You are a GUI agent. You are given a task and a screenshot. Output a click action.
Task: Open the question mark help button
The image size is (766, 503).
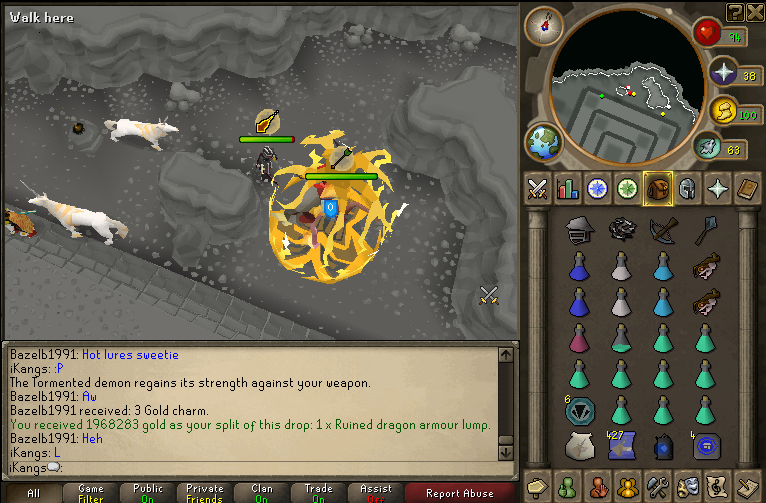735,11
